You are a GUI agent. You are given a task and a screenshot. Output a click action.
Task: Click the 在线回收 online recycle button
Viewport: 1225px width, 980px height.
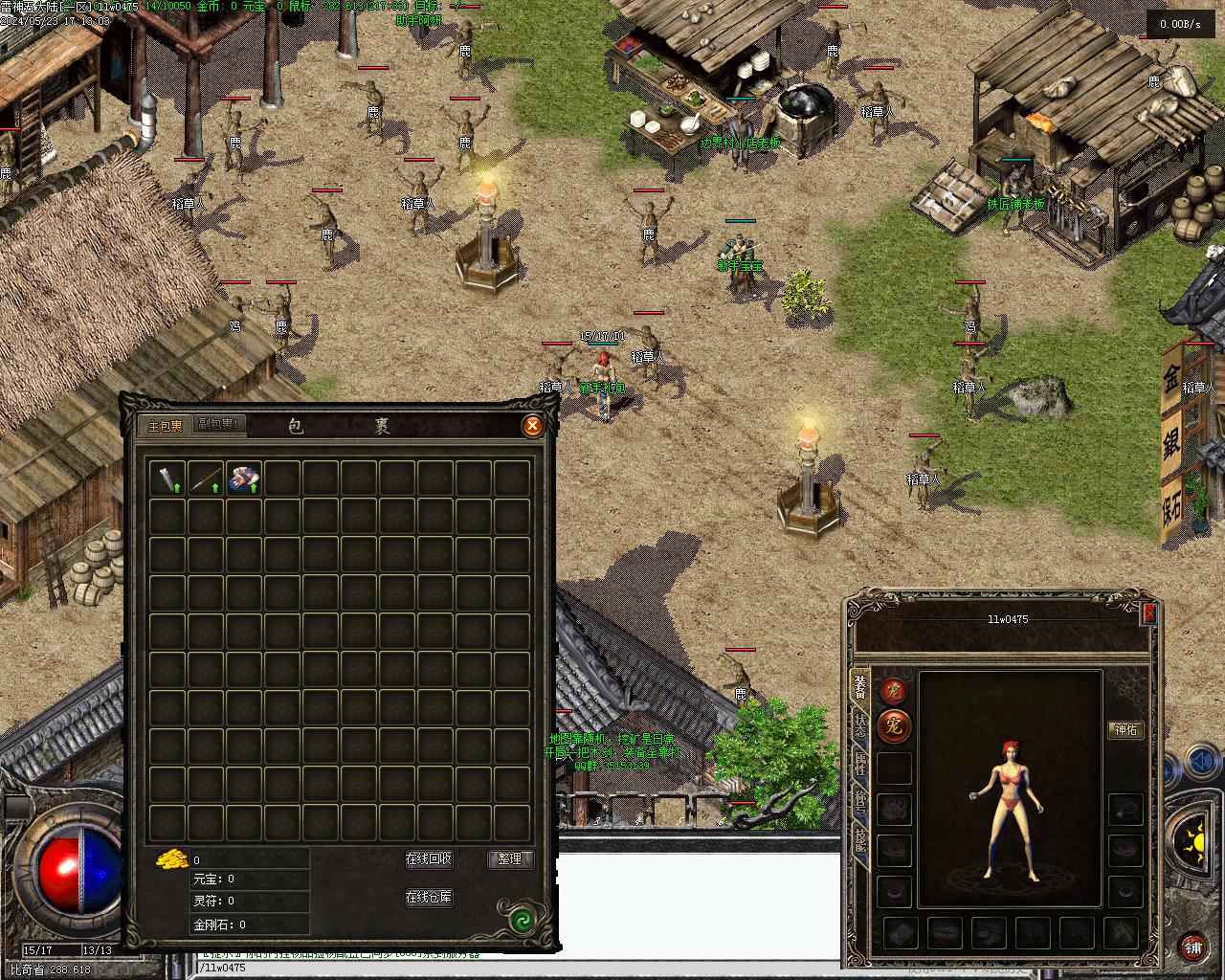(x=428, y=859)
